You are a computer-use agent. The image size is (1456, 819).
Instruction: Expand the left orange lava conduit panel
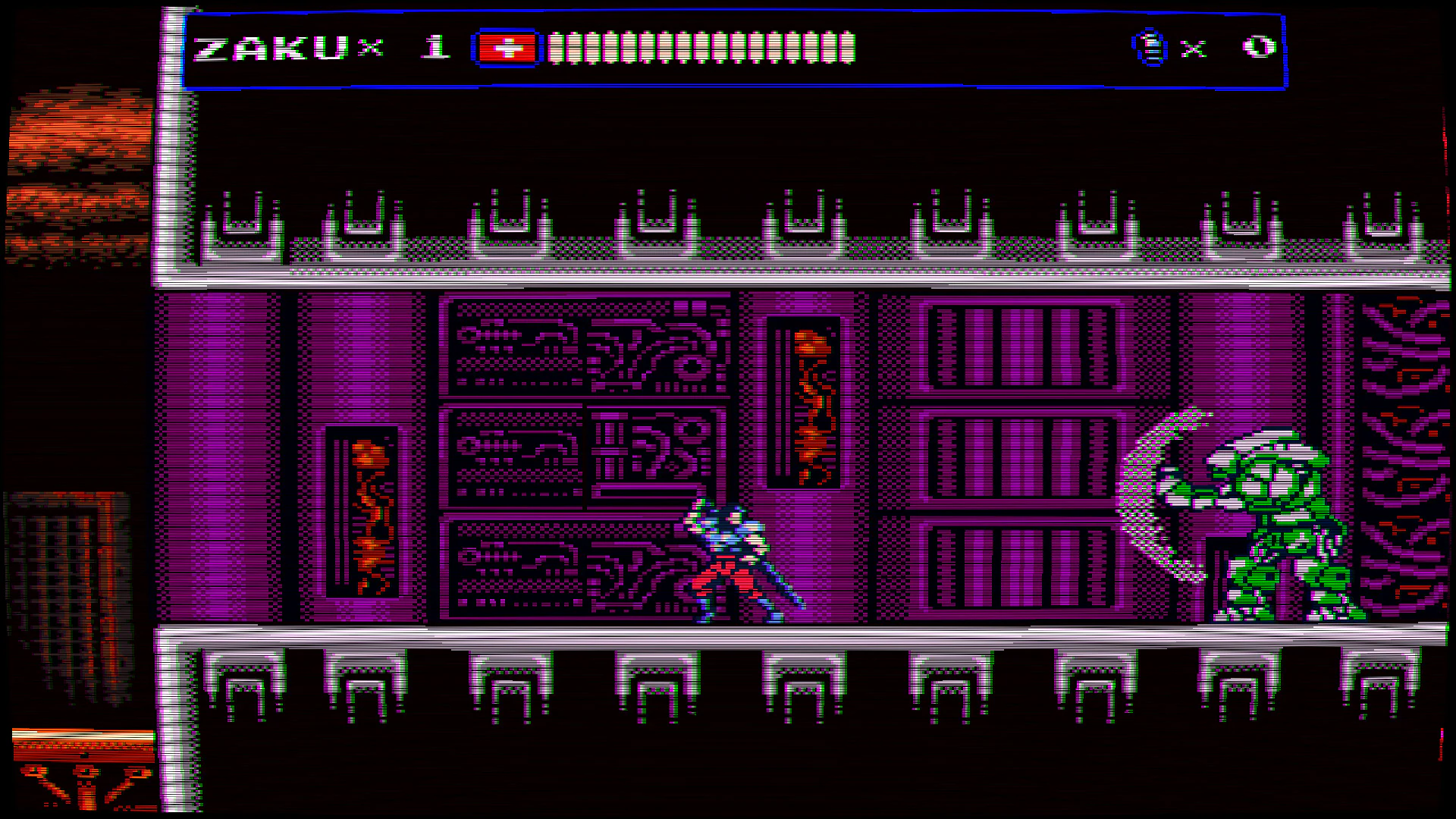click(364, 508)
